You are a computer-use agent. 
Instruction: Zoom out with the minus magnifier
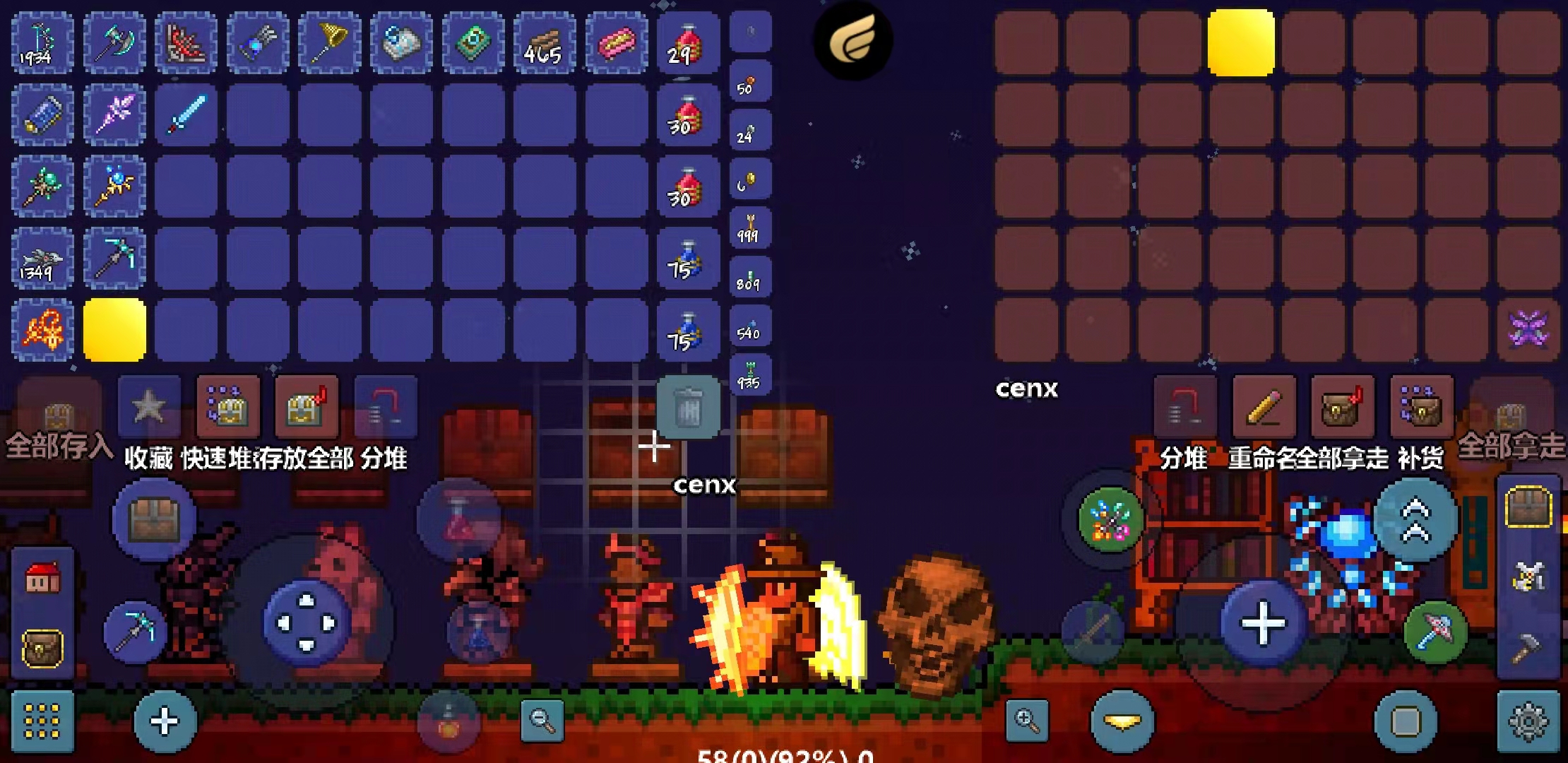pos(542,721)
